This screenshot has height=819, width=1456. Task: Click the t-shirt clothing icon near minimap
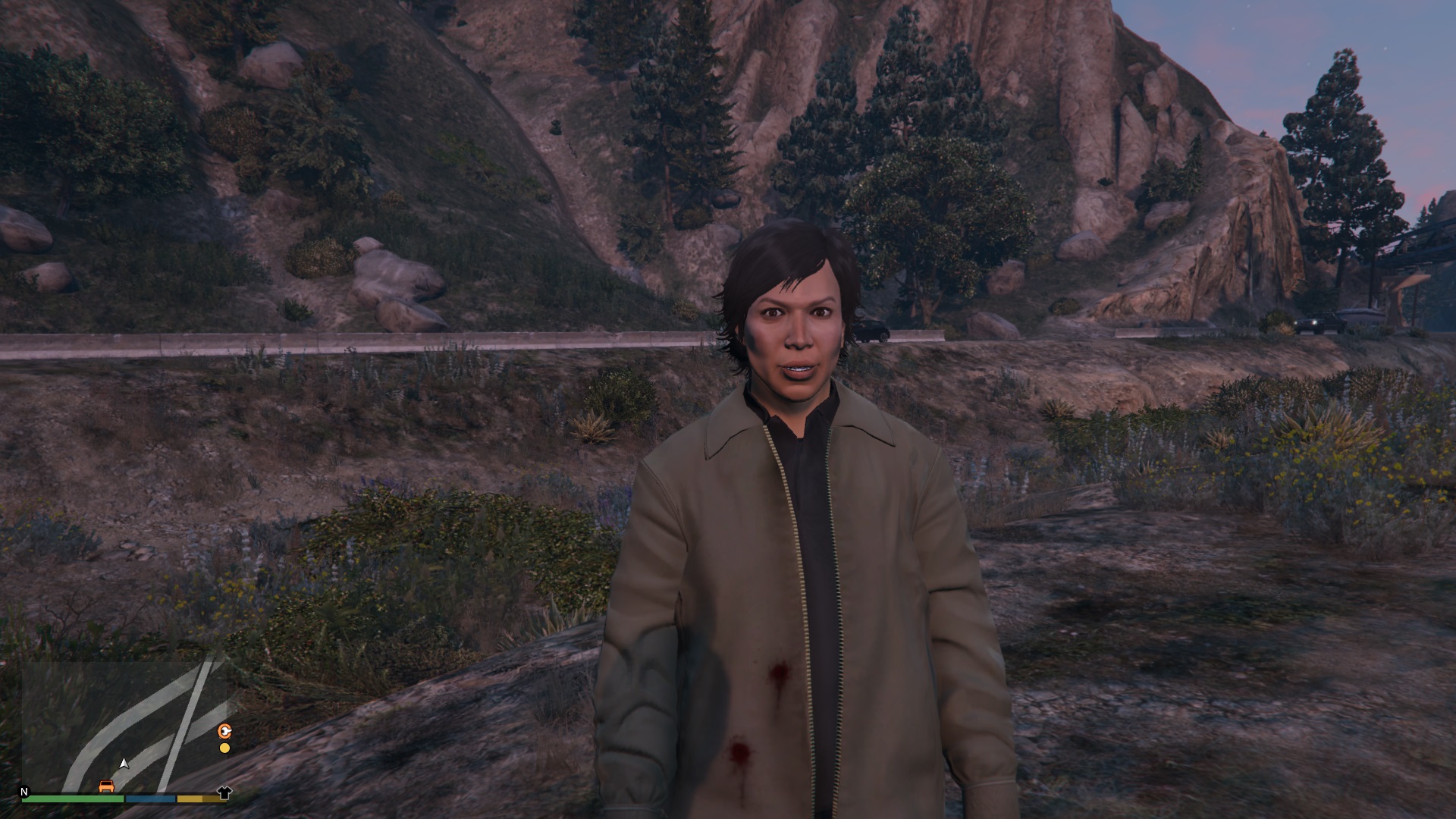click(224, 794)
